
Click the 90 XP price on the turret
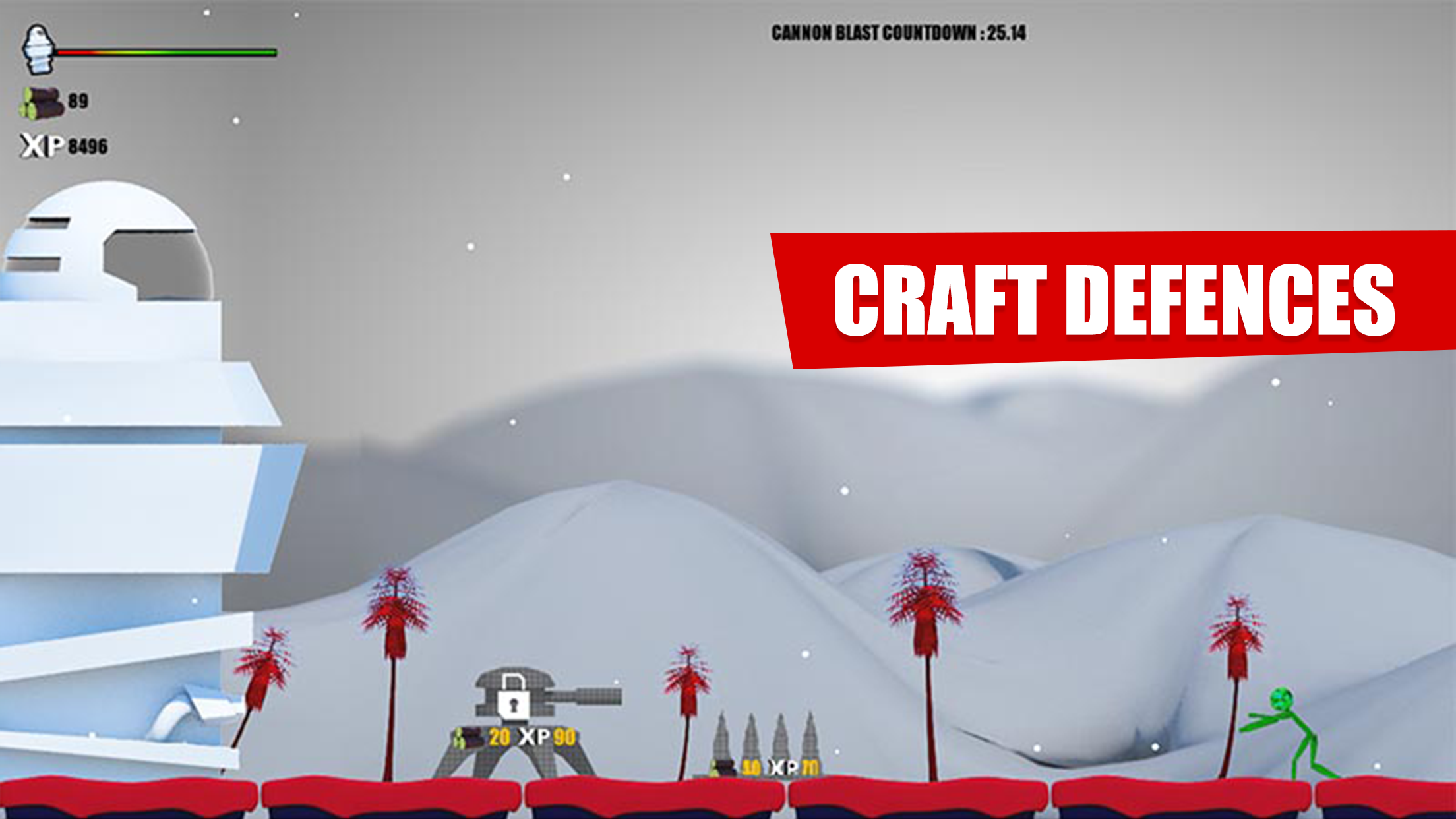[564, 737]
